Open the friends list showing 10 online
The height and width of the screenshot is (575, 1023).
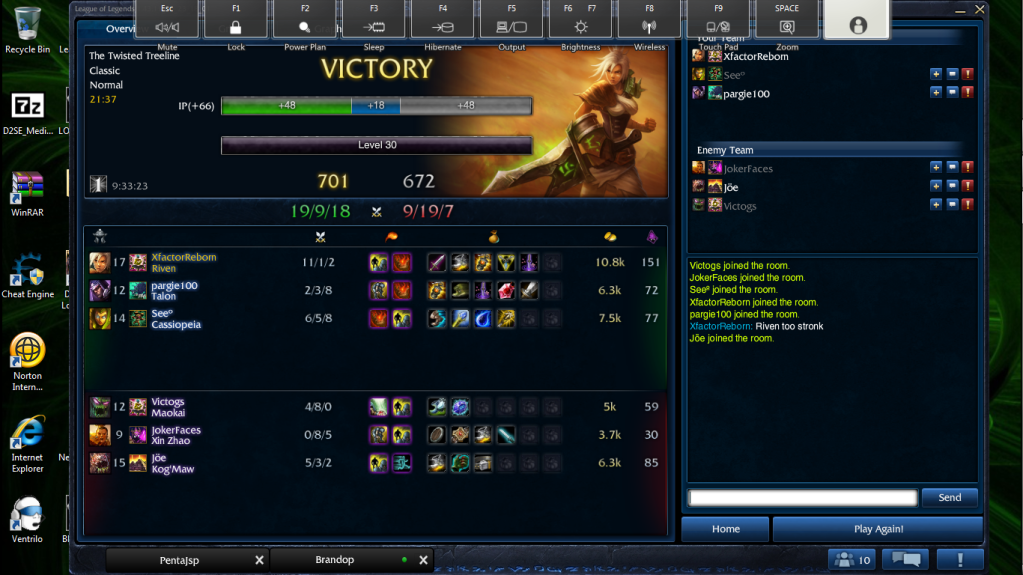[852, 560]
